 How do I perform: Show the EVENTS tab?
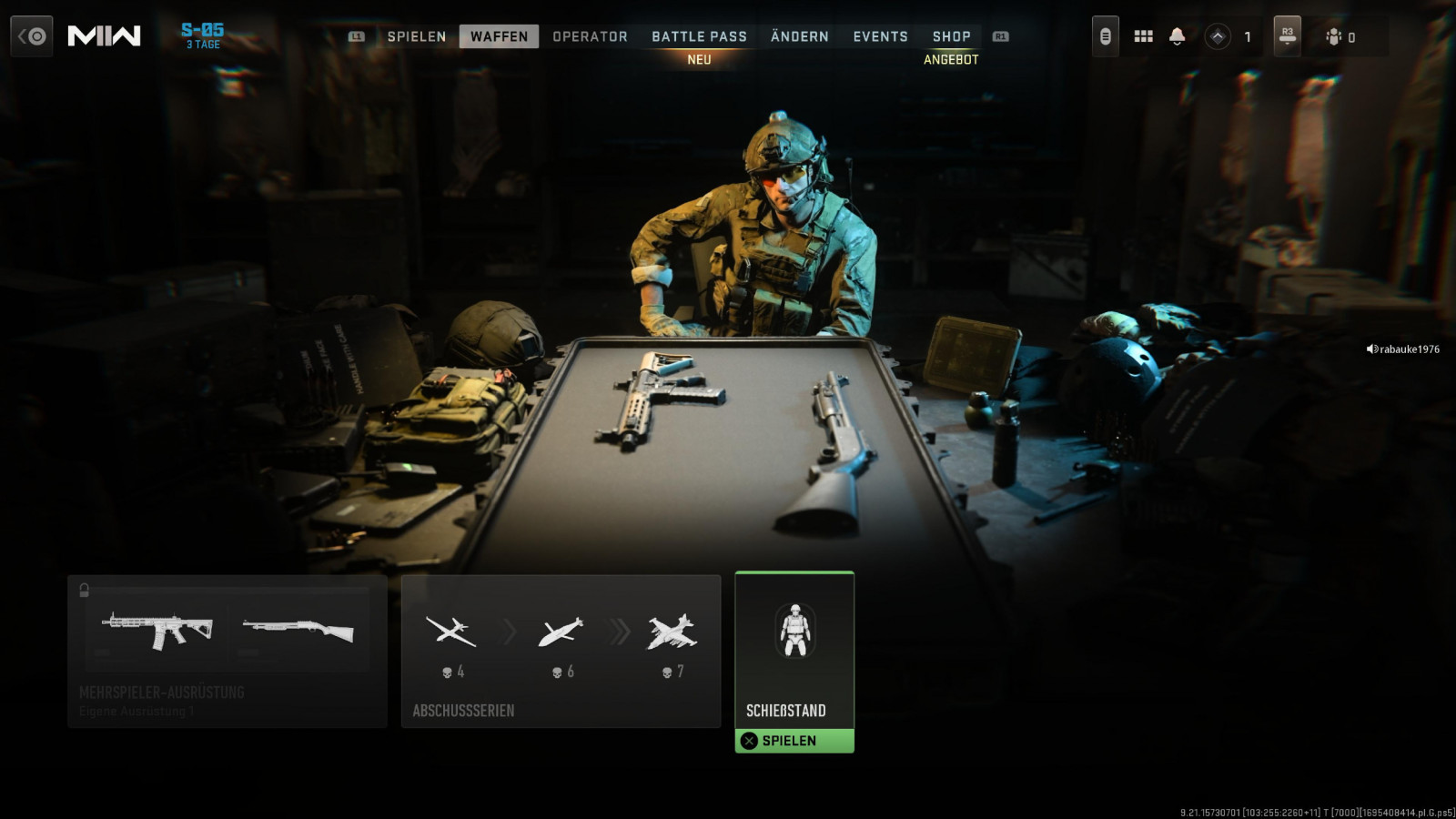click(880, 36)
